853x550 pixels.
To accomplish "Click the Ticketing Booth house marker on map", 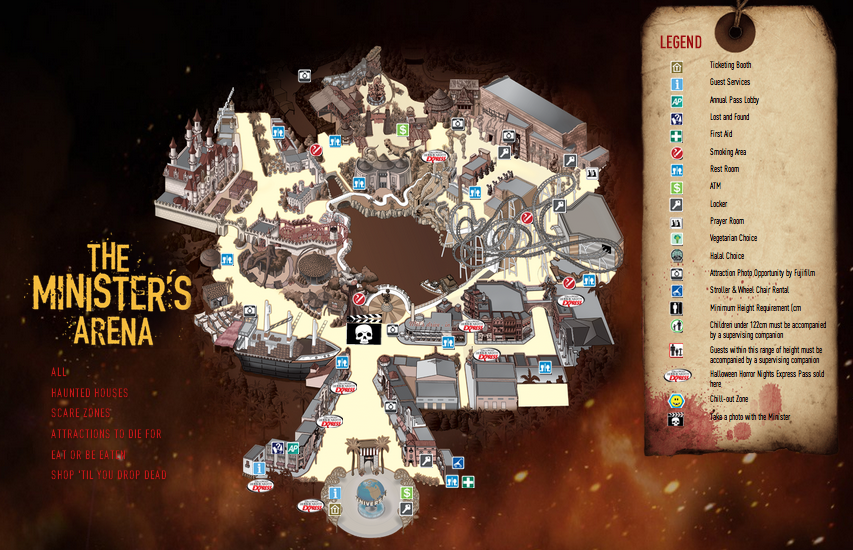I will click(x=335, y=508).
